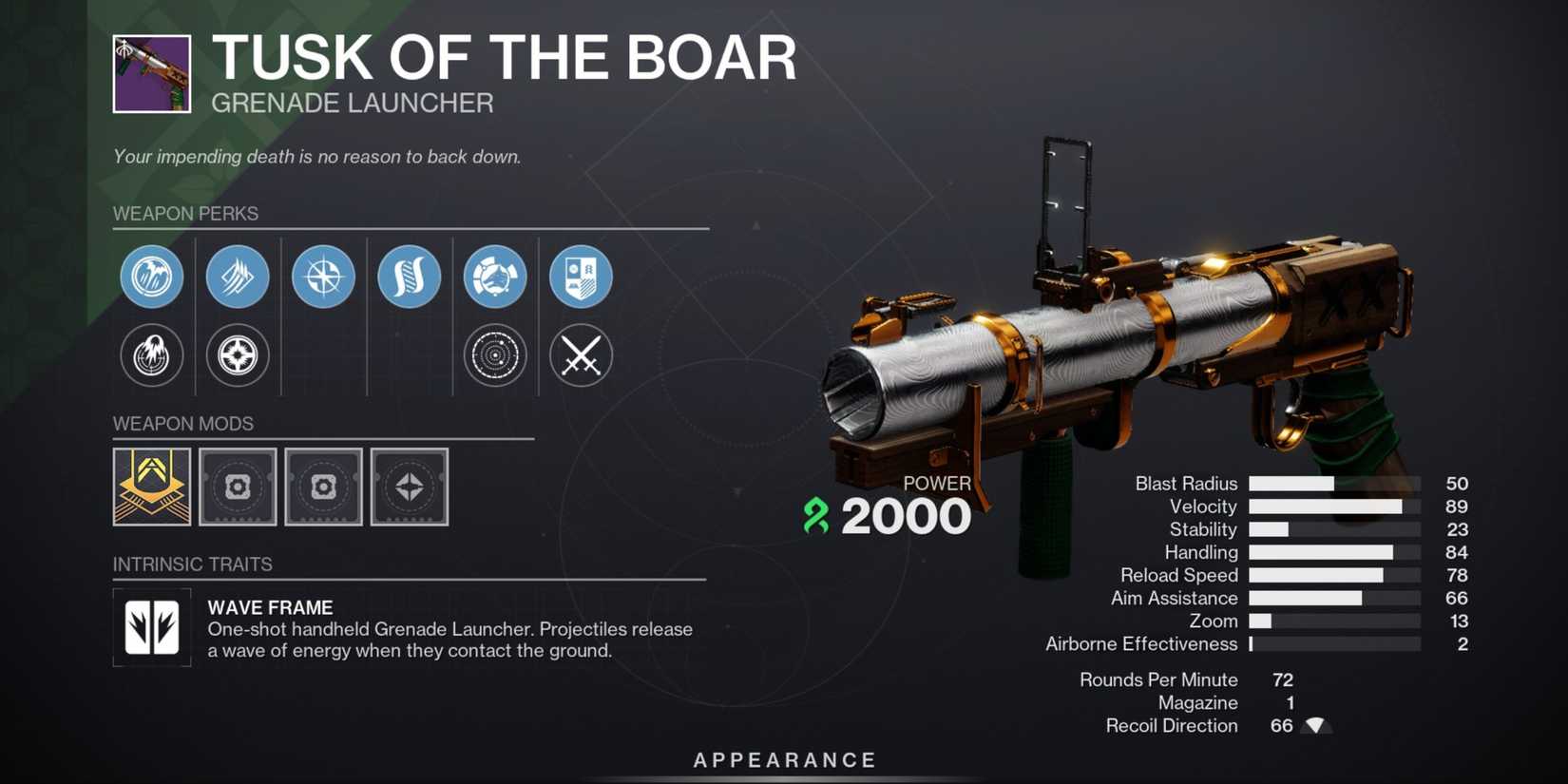Click the recoil direction arrow indicator
Viewport: 1568px width, 784px height.
click(1315, 725)
